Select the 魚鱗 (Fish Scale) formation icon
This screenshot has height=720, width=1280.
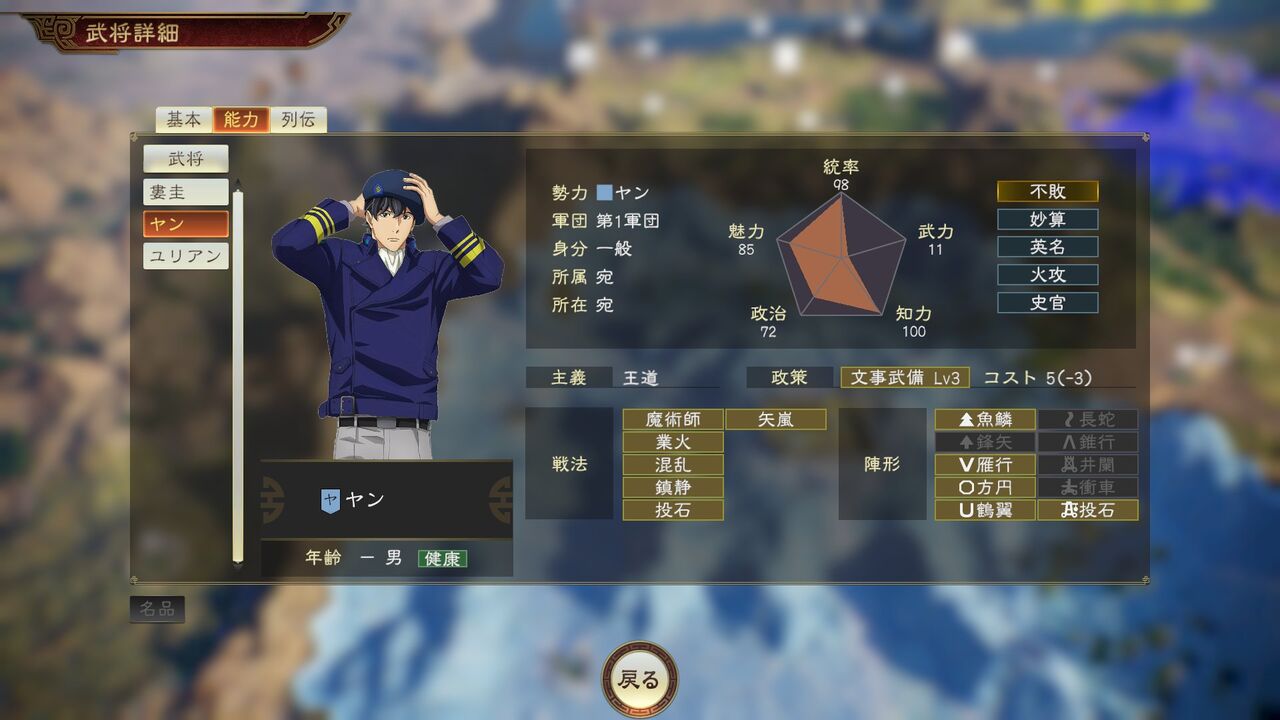[x=986, y=419]
